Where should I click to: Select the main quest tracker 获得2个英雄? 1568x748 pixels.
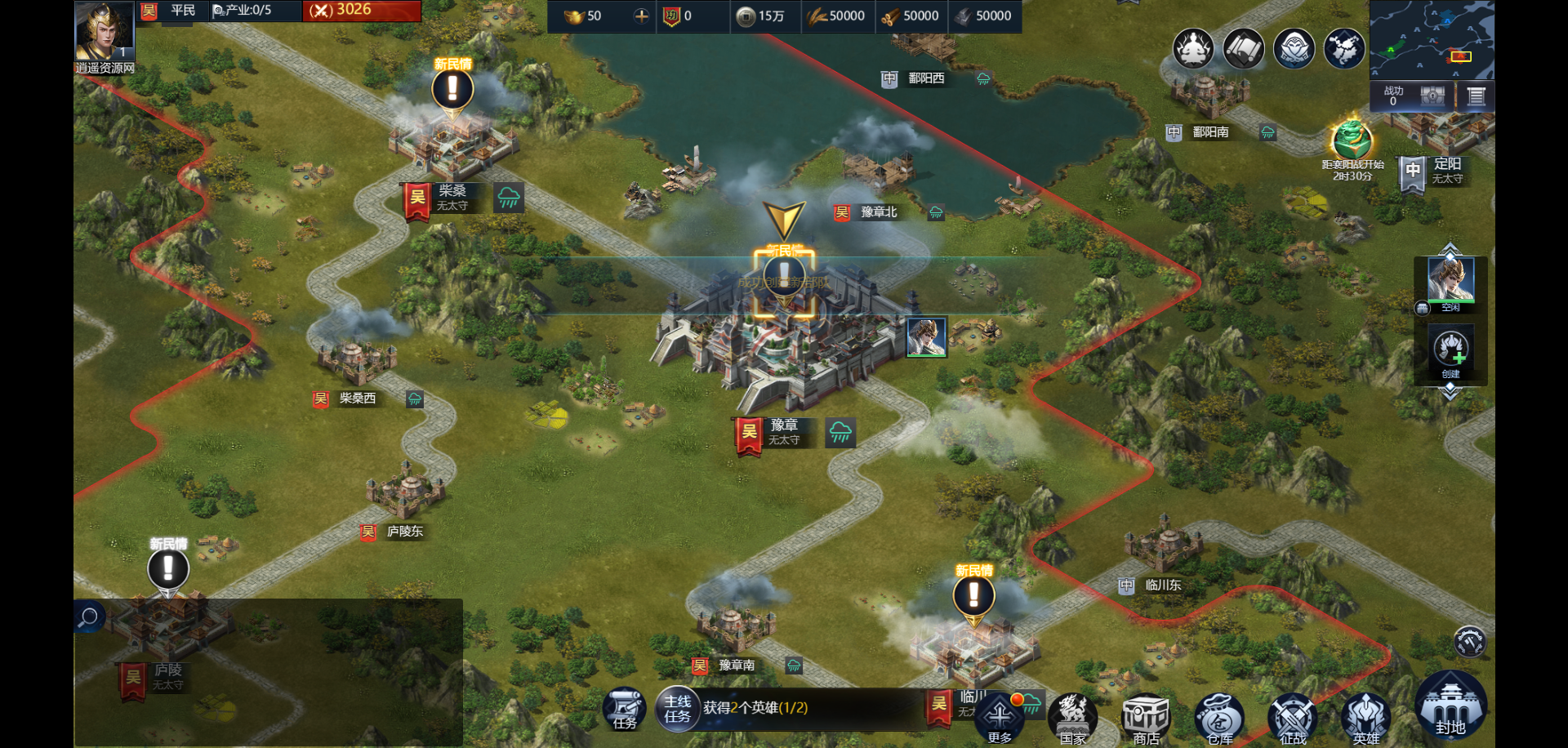pyautogui.click(x=755, y=708)
